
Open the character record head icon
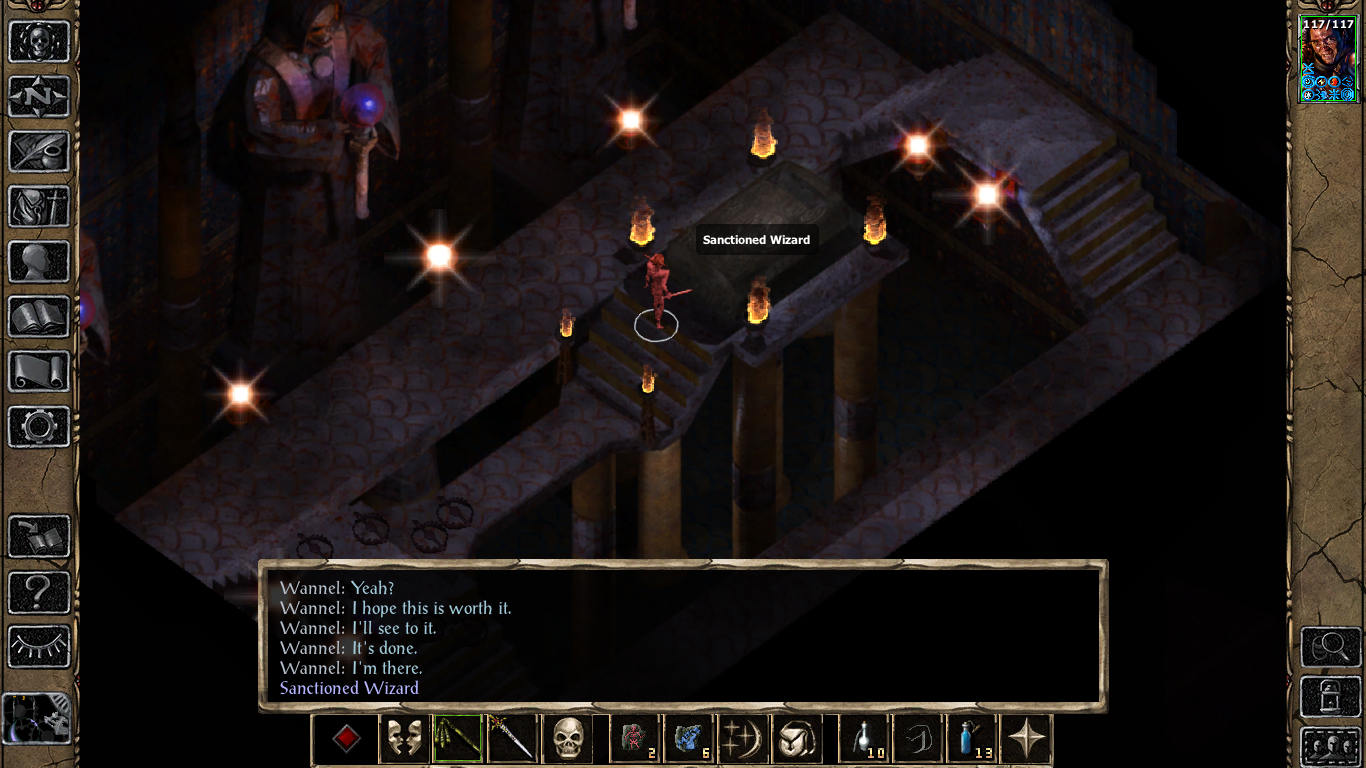(x=39, y=262)
